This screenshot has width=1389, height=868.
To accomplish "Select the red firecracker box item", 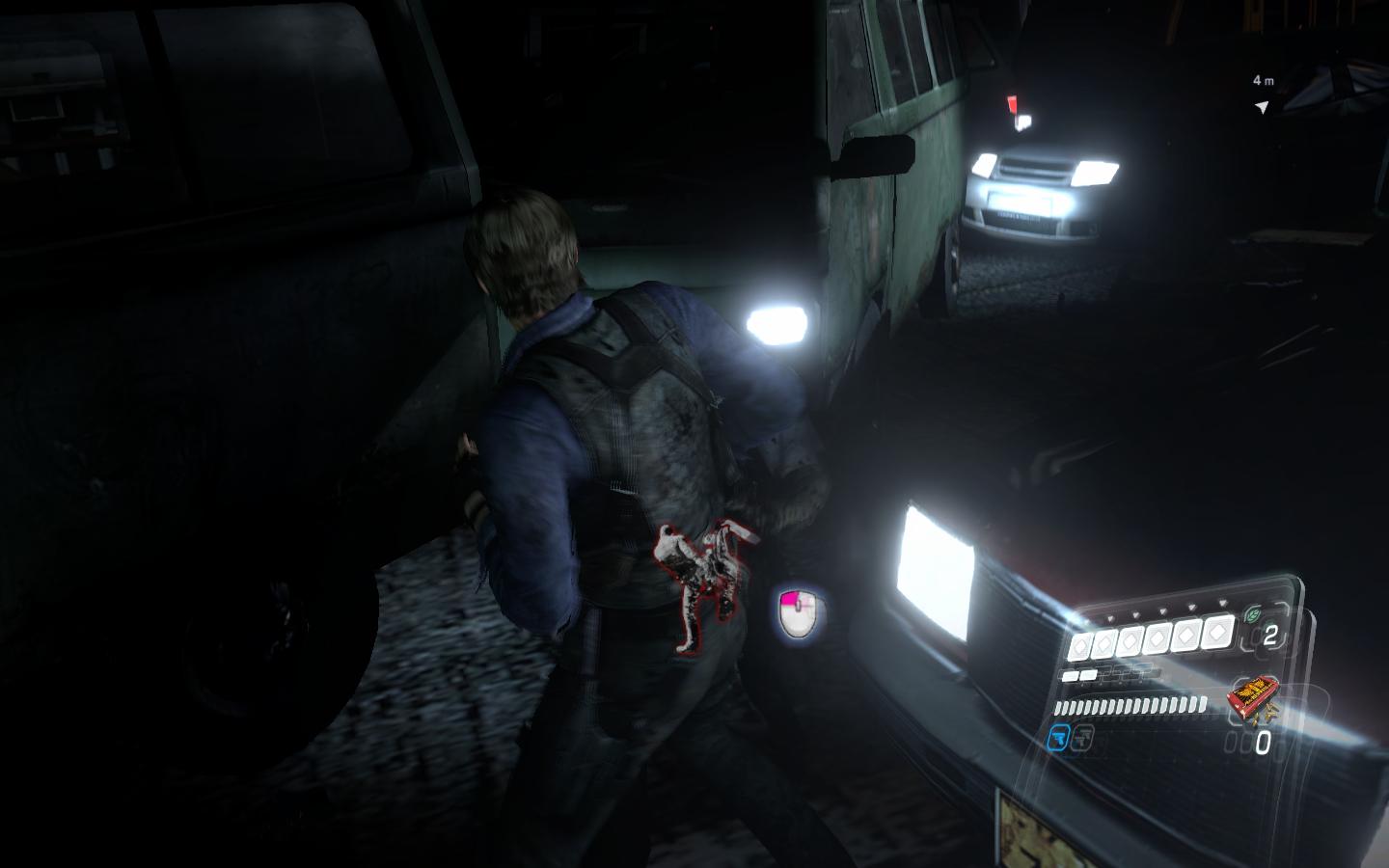I will 1254,697.
